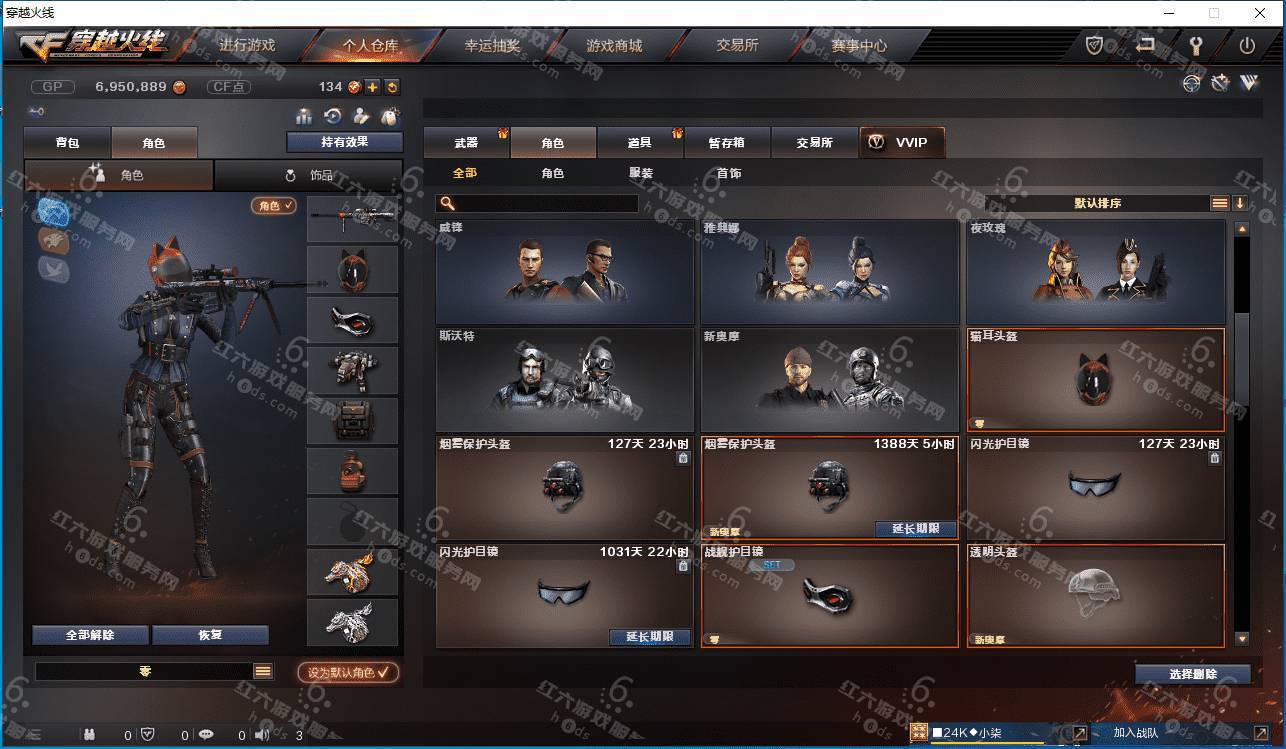Viewport: 1286px width, 749px height.
Task: Click the 全部解除 button
Action: pyautogui.click(x=90, y=635)
